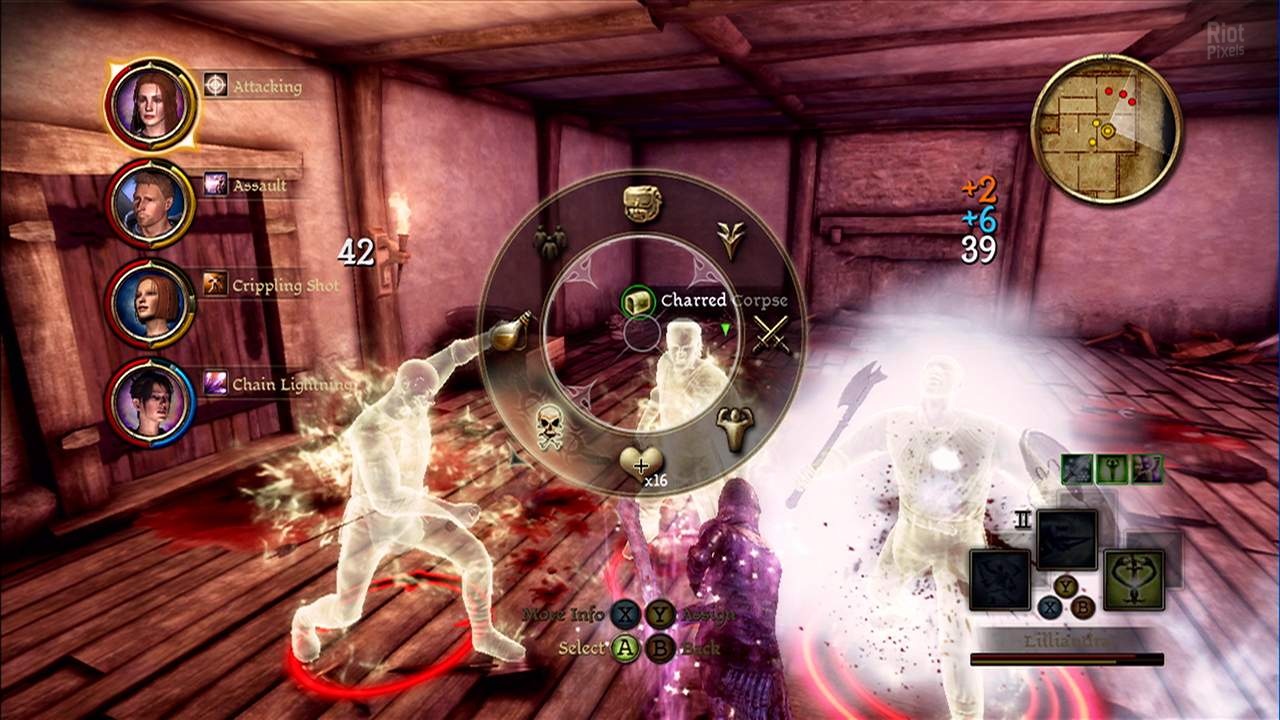1280x720 pixels.
Task: Choose the skull and crossbones option
Action: tap(547, 430)
